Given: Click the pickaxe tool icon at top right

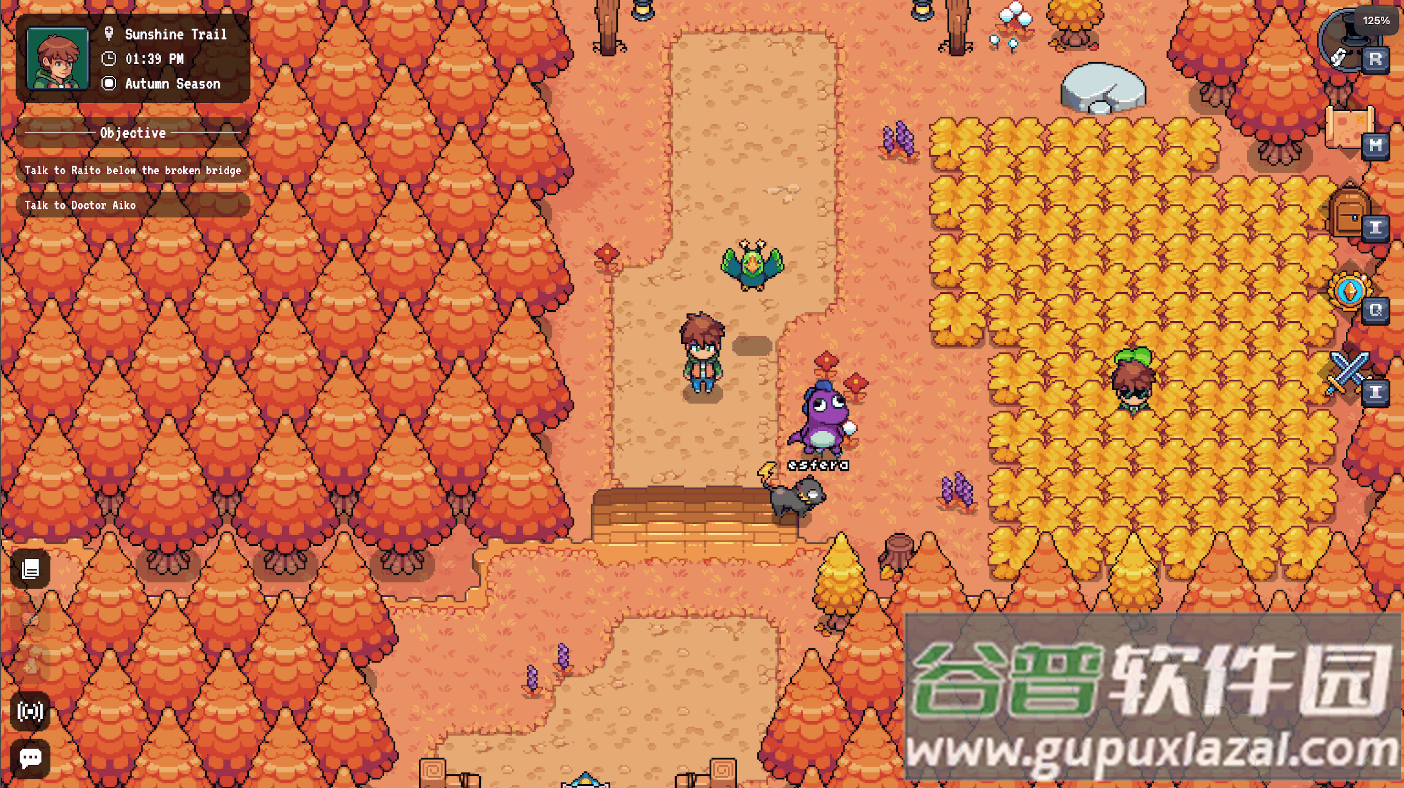Looking at the screenshot, I should click(1344, 40).
